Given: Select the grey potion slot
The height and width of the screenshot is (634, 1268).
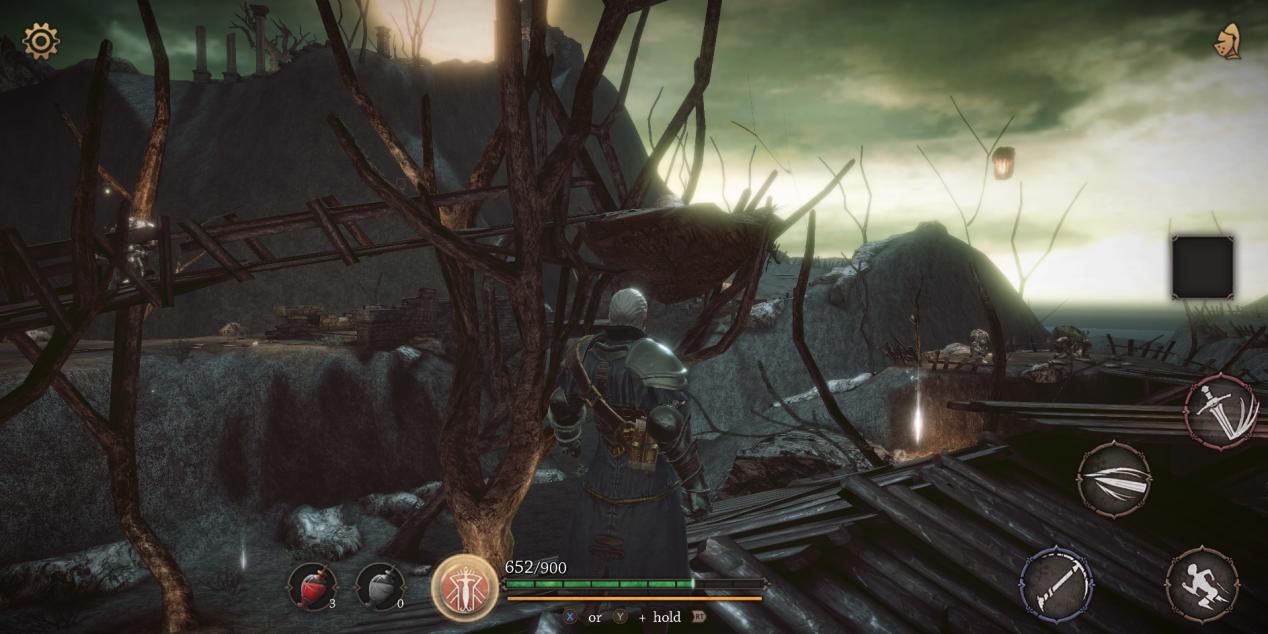Looking at the screenshot, I should 380,586.
